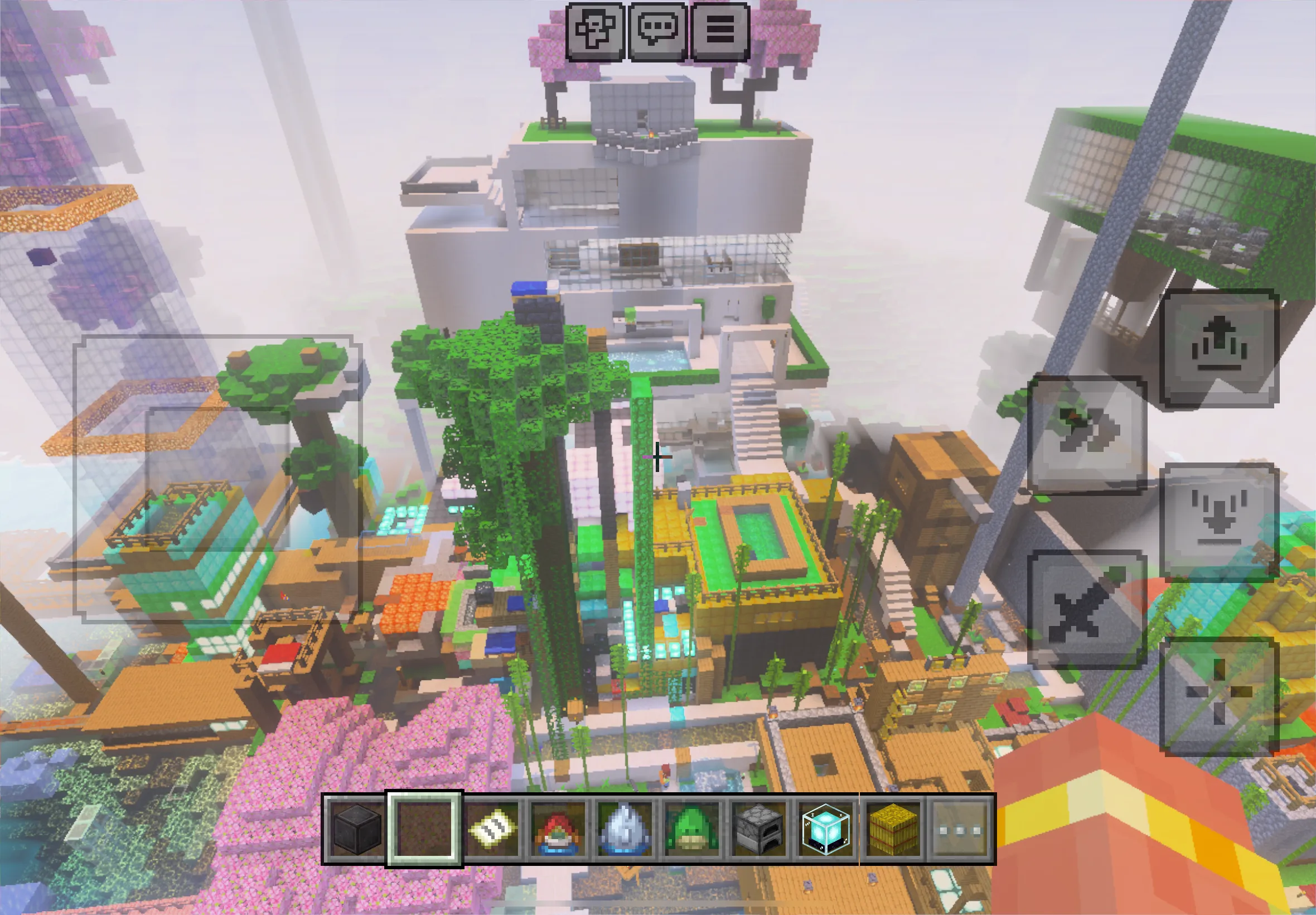The image size is (1316, 915).
Task: Select the dark gray block hotbar slot
Action: [x=357, y=830]
